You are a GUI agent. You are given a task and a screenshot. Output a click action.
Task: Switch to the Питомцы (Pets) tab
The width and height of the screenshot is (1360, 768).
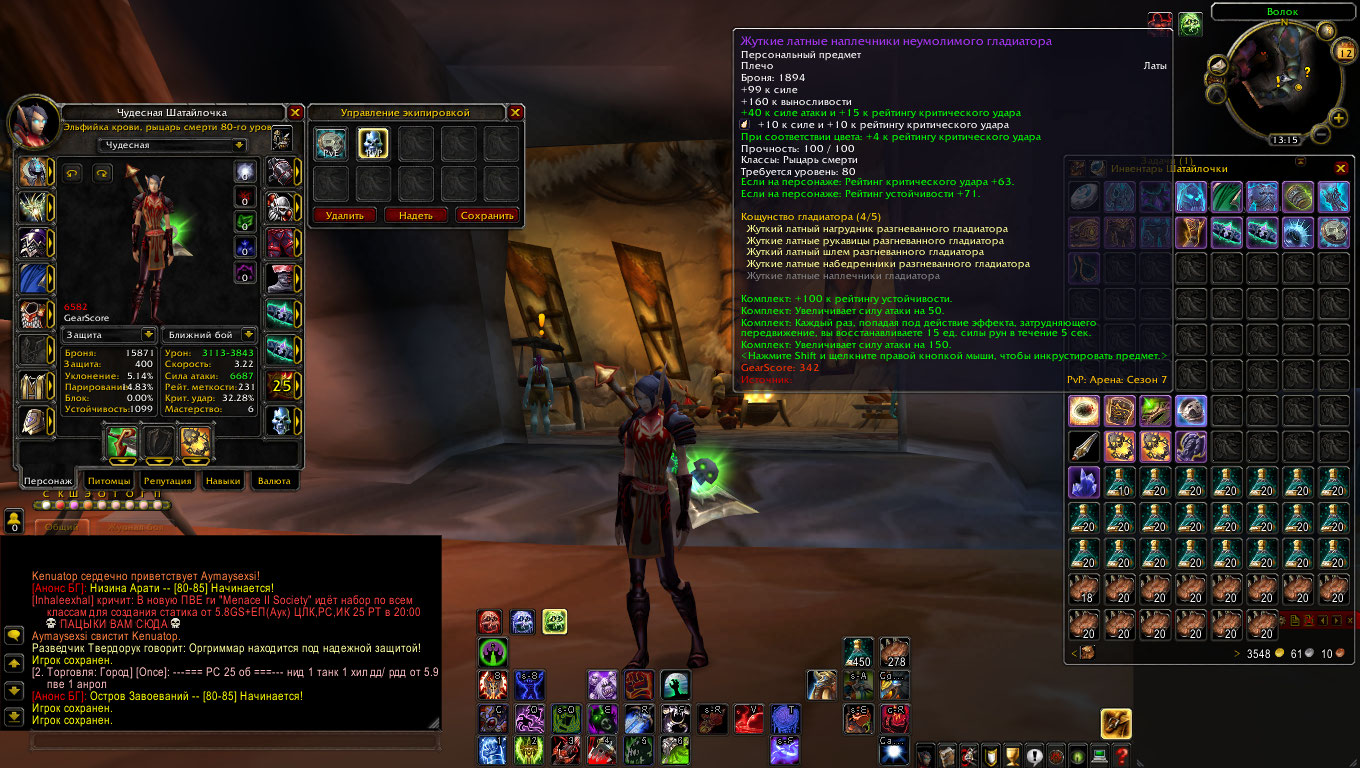click(x=109, y=481)
